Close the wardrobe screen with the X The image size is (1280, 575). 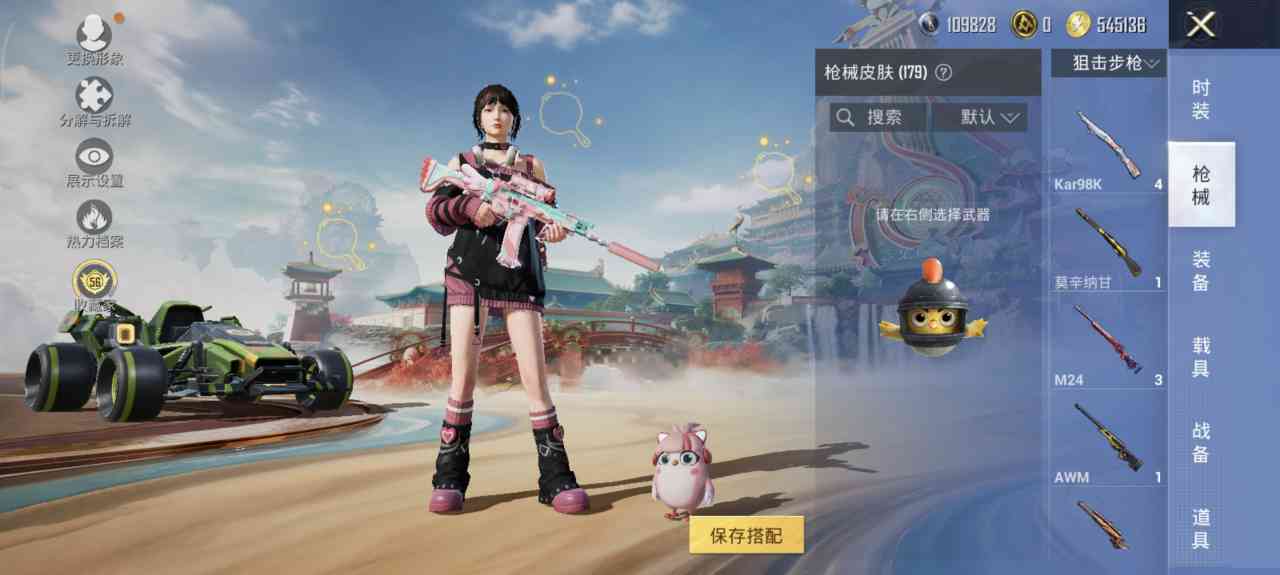click(1200, 25)
